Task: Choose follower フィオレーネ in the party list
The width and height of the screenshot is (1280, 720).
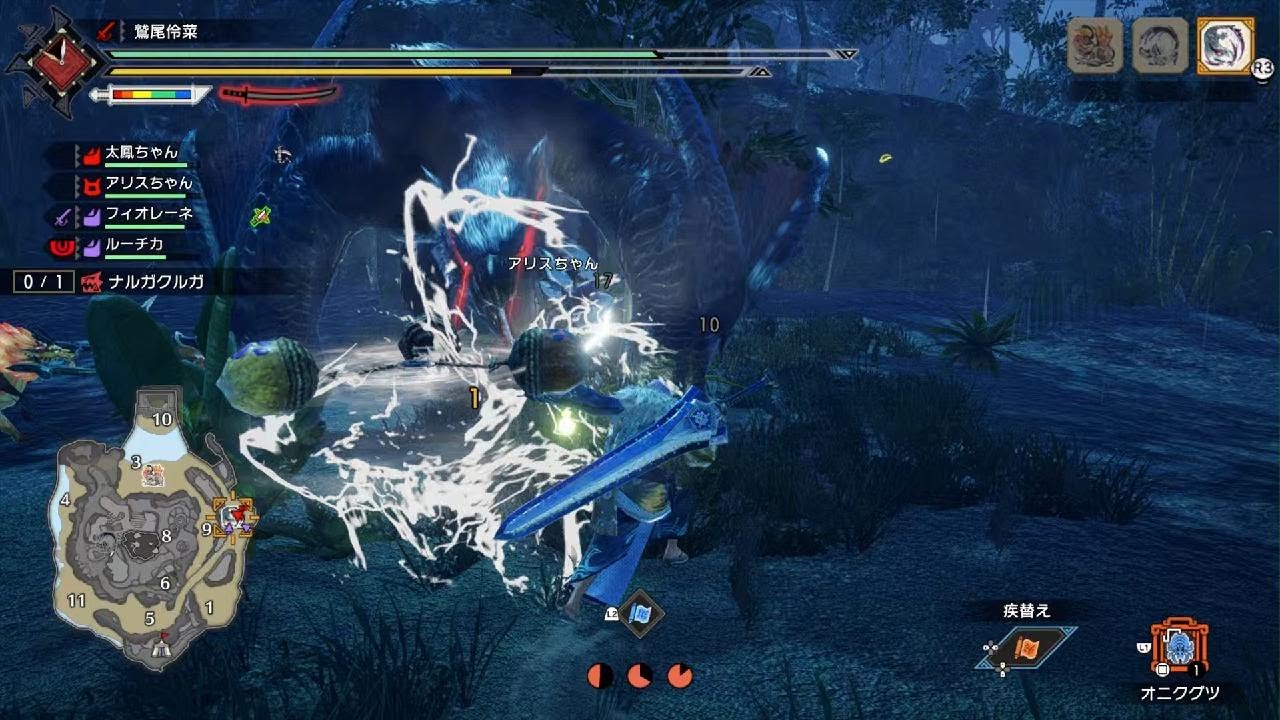Action: (x=148, y=214)
